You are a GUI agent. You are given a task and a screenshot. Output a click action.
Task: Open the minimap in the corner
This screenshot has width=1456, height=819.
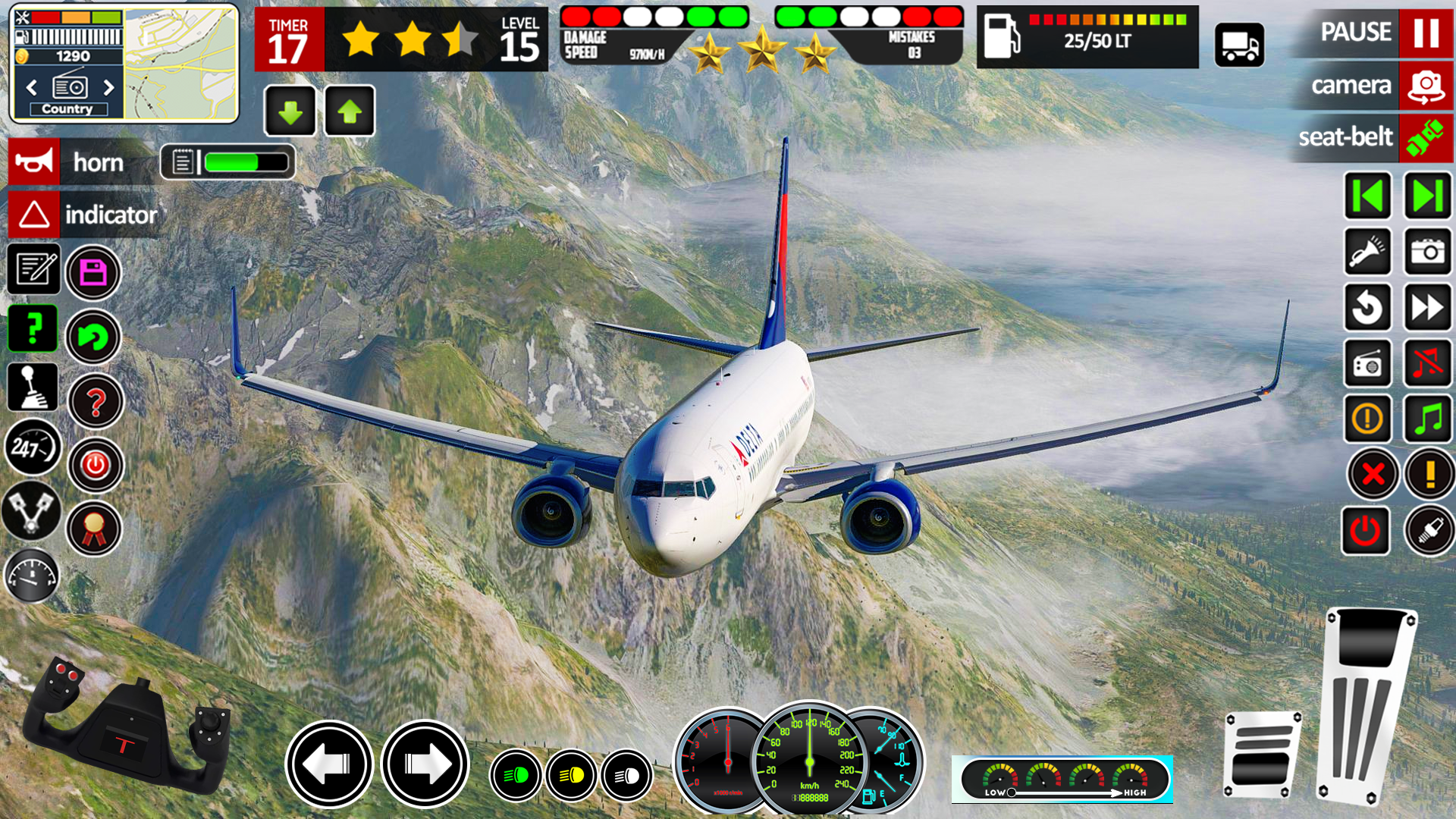click(x=180, y=64)
